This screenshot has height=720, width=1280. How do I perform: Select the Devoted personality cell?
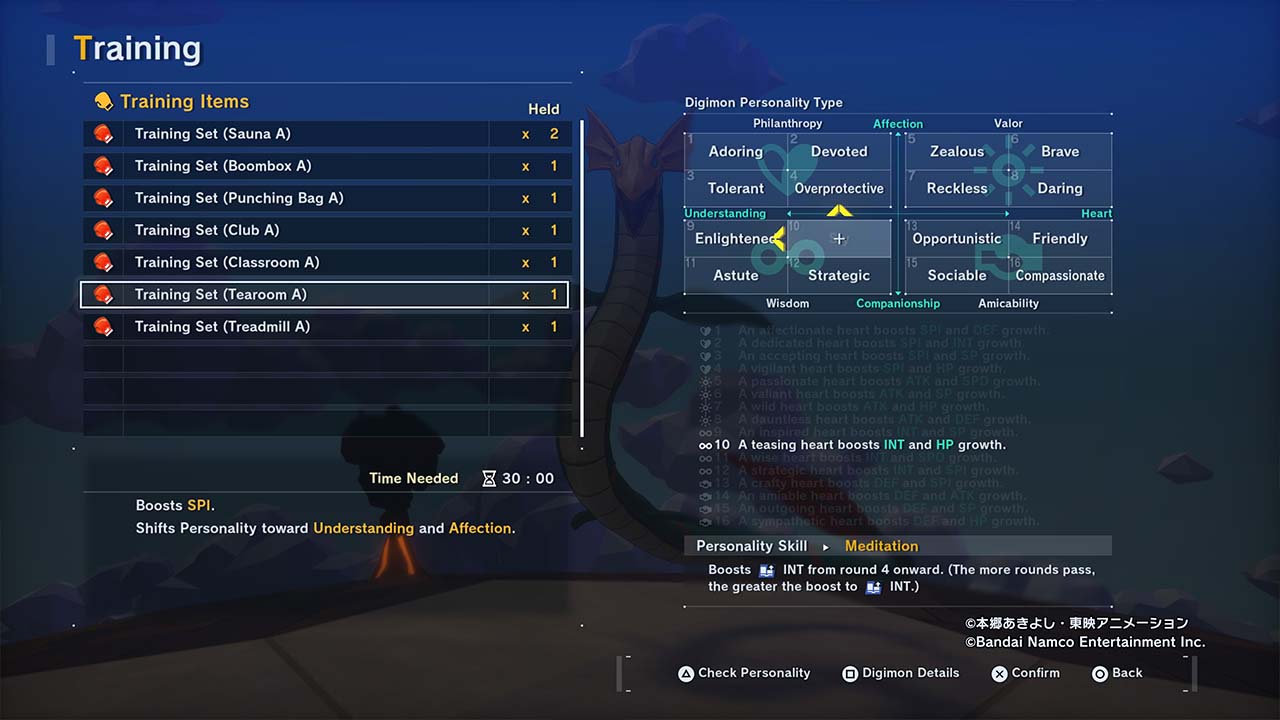[839, 152]
